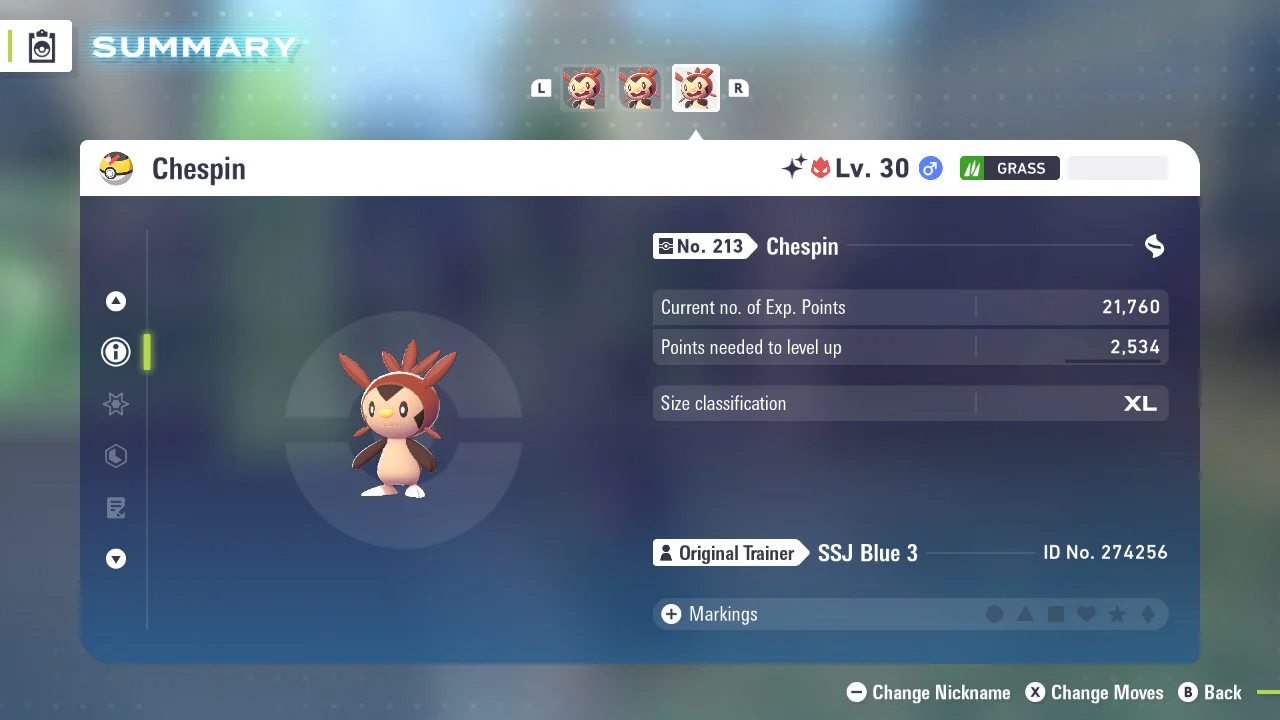Select the highlighted Chespin party thumbnail
Screen dimensions: 1280x720
tap(695, 88)
